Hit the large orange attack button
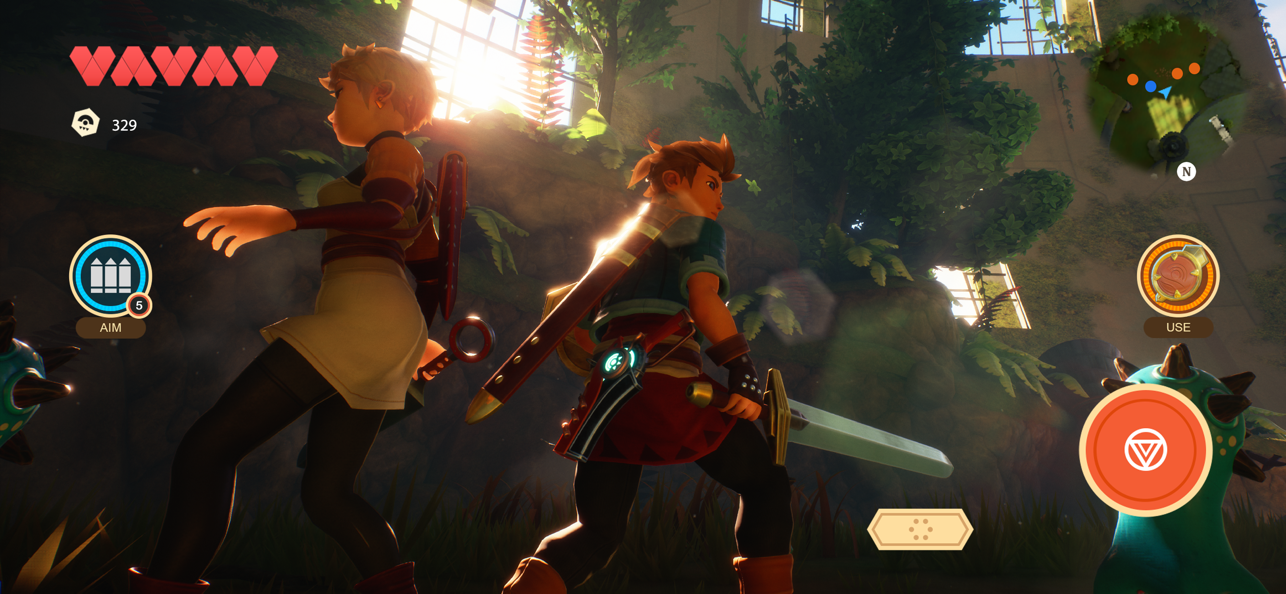 [1145, 450]
